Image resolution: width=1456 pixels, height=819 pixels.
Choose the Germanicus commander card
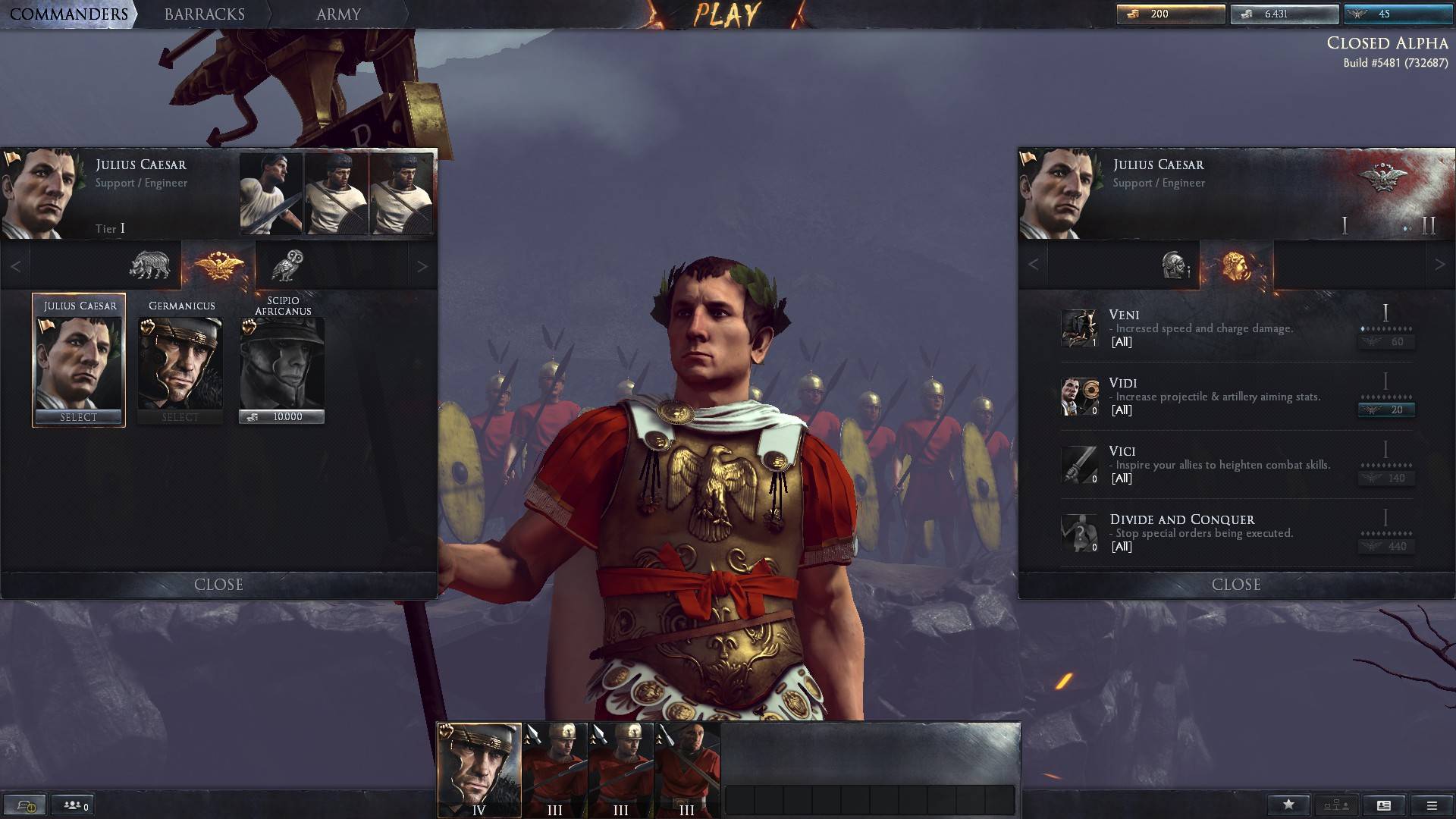(x=180, y=360)
